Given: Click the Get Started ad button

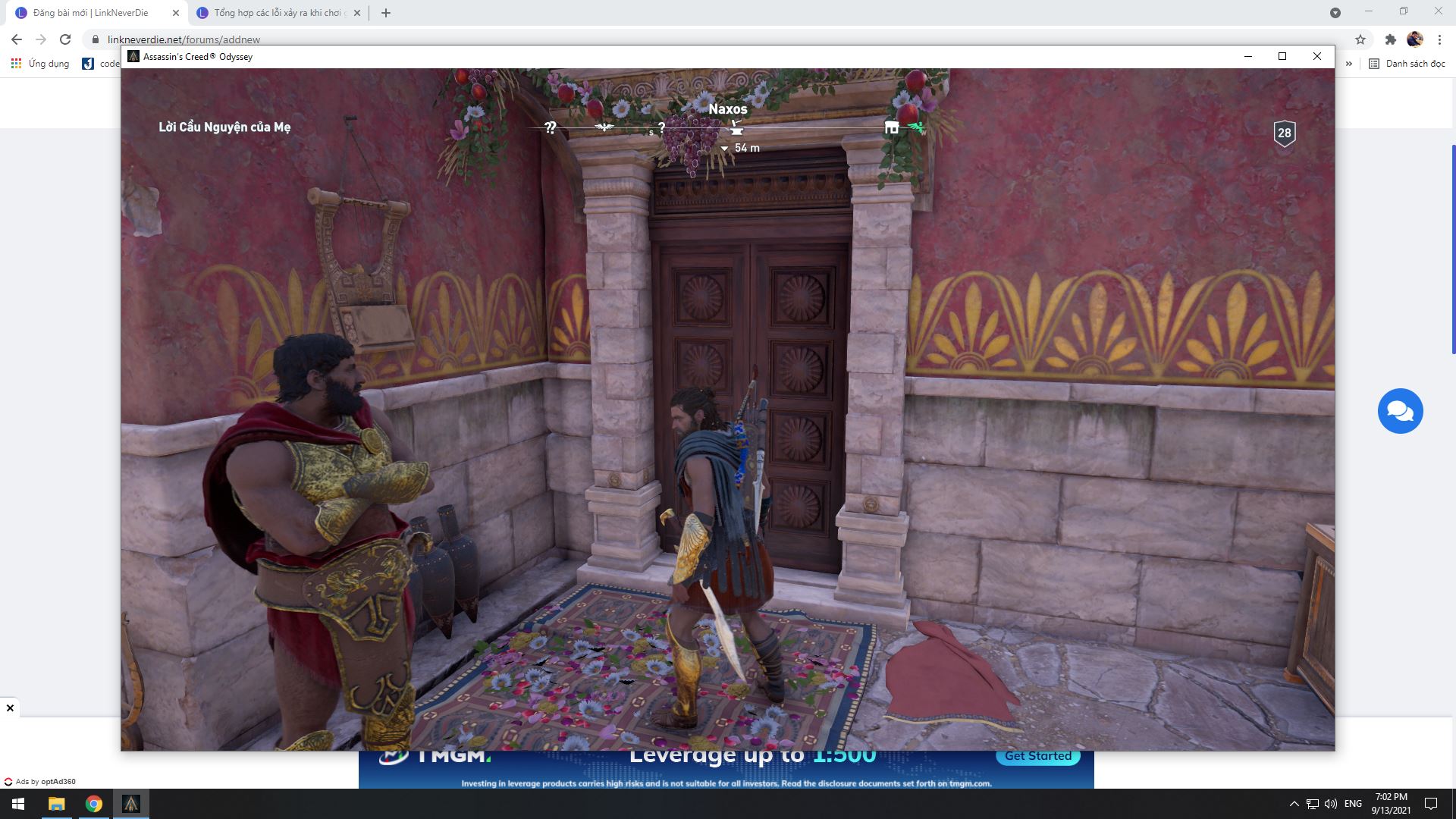Looking at the screenshot, I should pyautogui.click(x=1037, y=755).
